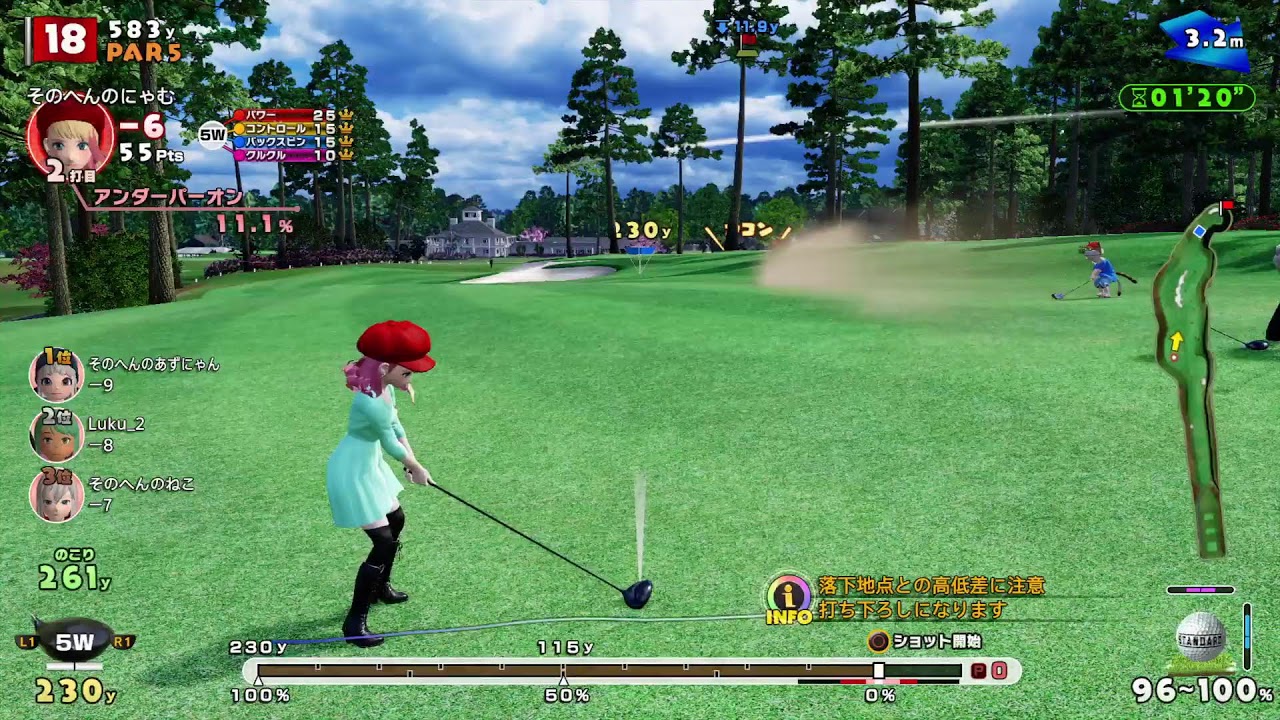Image resolution: width=1280 pixels, height=720 pixels.
Task: Open the yellow INFO hint icon
Action: (x=789, y=598)
